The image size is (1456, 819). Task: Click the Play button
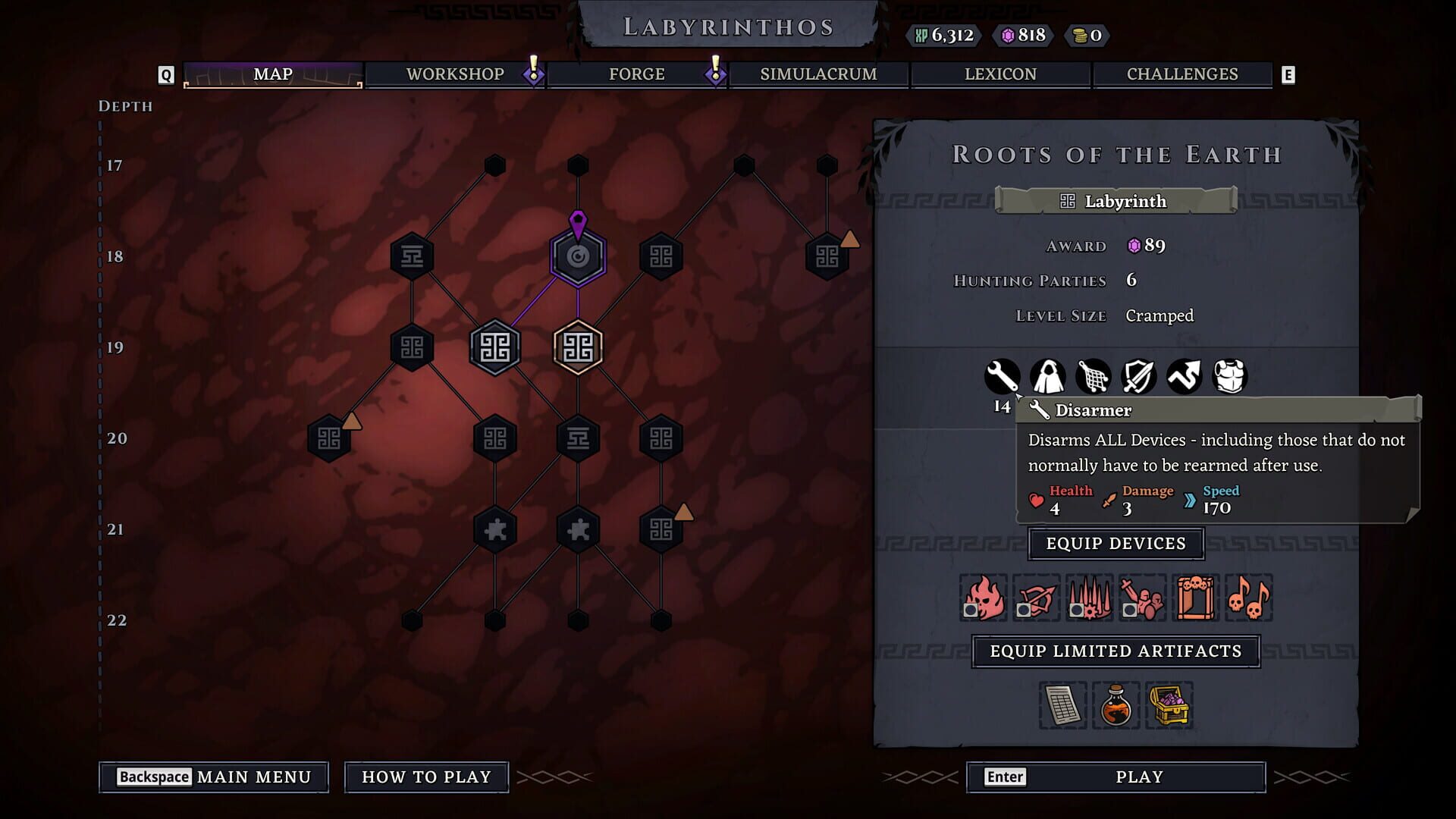point(1115,777)
